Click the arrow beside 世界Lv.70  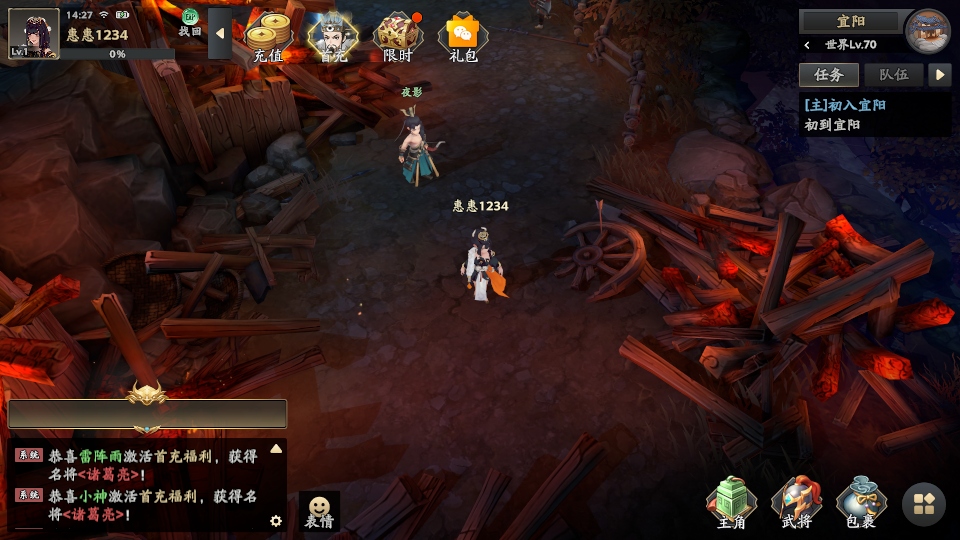click(x=808, y=45)
